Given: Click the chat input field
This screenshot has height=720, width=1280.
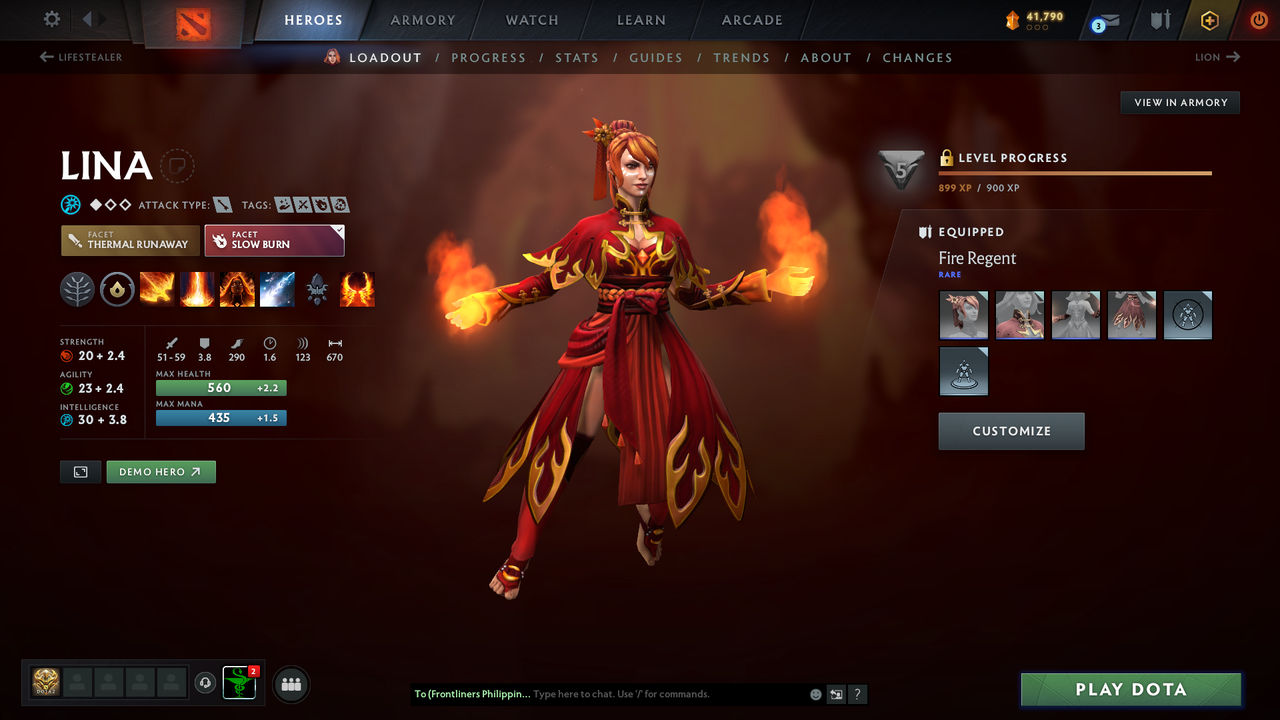Looking at the screenshot, I should 640,694.
